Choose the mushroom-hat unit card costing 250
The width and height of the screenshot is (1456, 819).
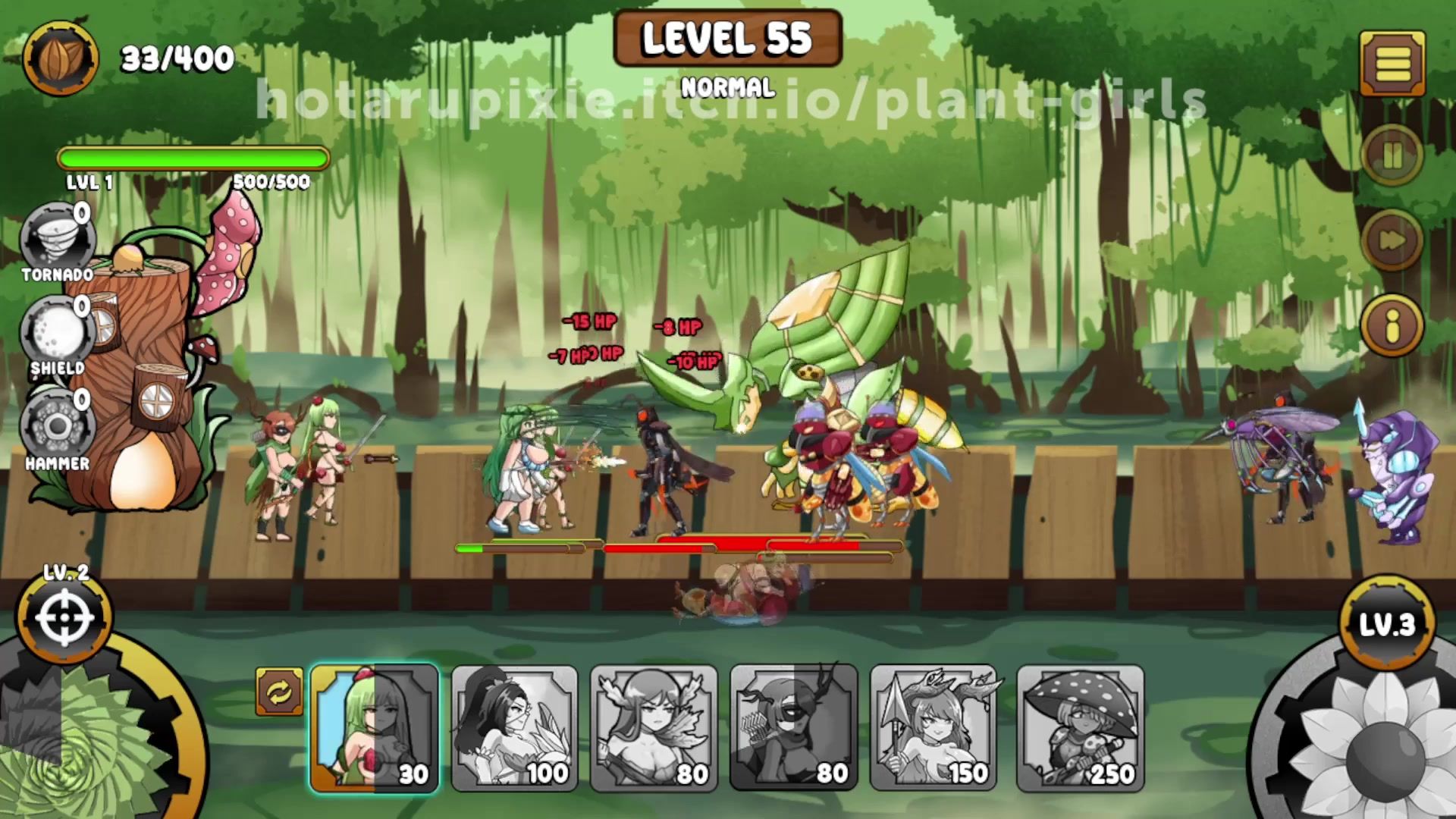click(x=1080, y=728)
